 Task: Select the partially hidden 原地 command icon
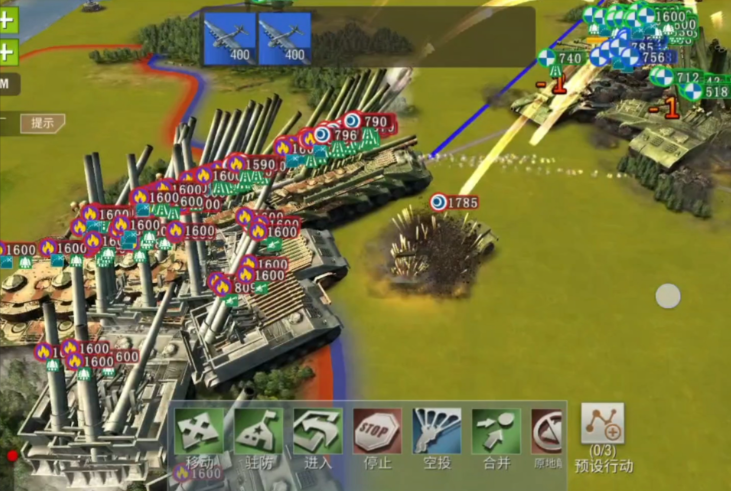click(545, 433)
